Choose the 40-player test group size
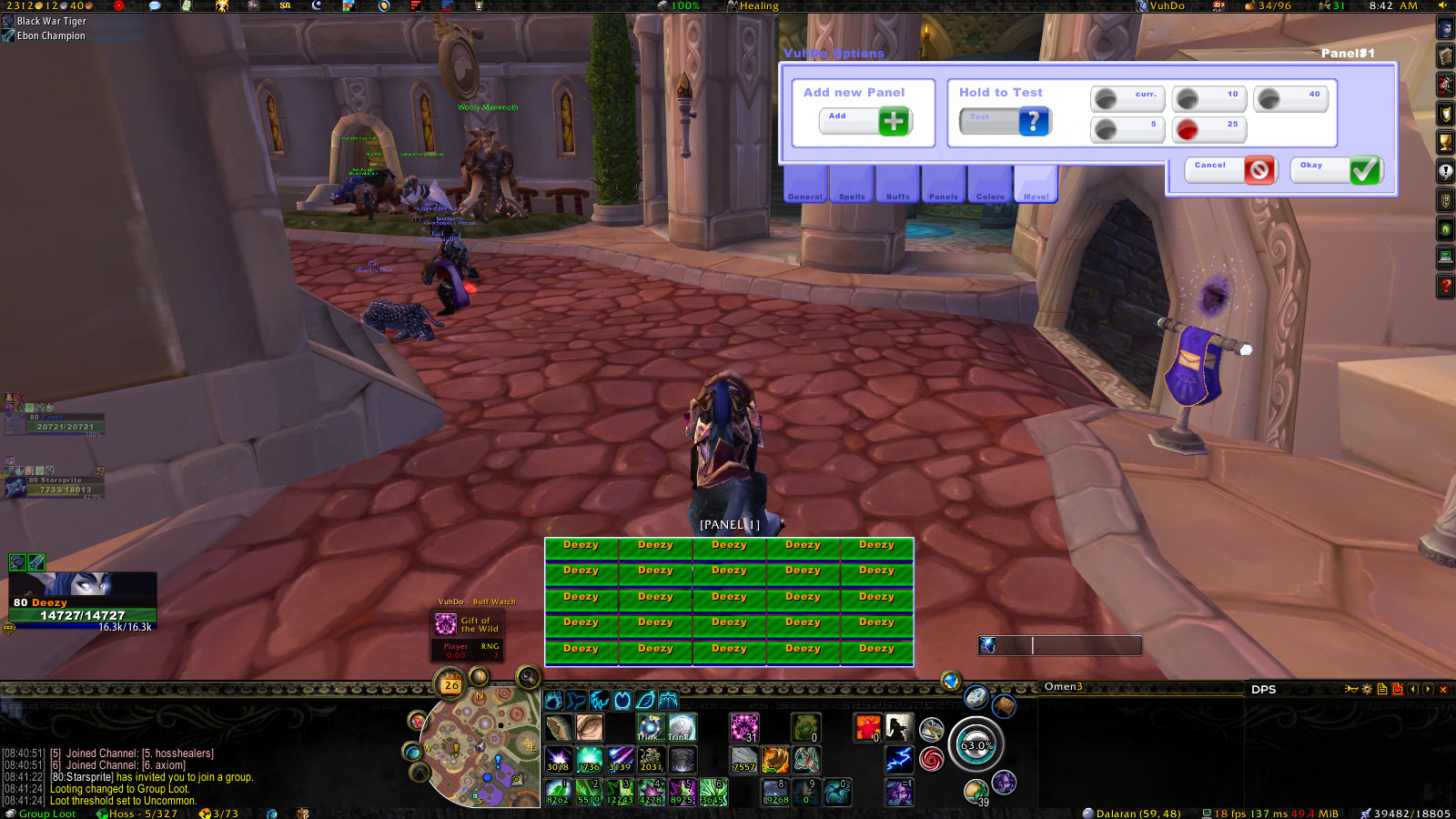This screenshot has width=1456, height=819. click(x=1269, y=98)
